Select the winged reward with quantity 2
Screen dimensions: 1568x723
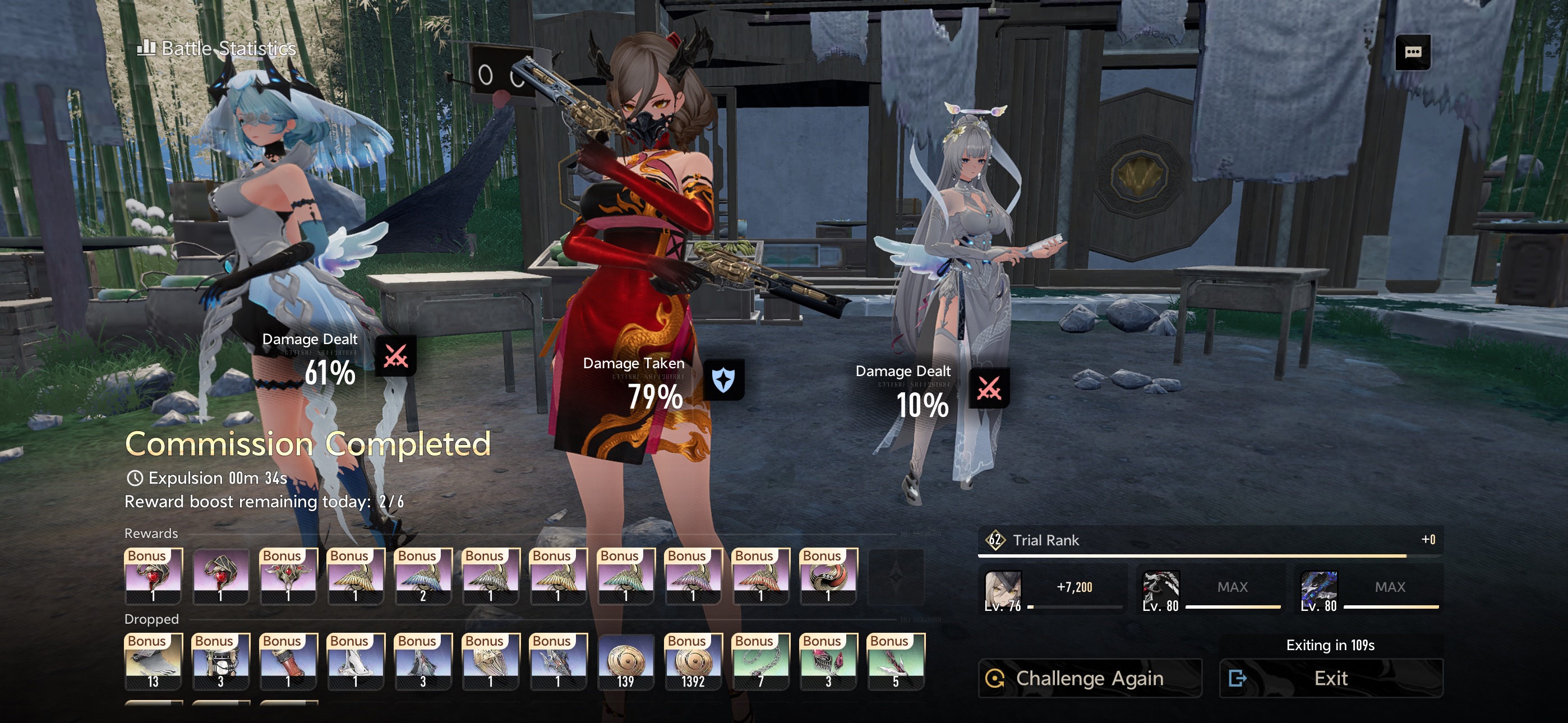point(422,576)
